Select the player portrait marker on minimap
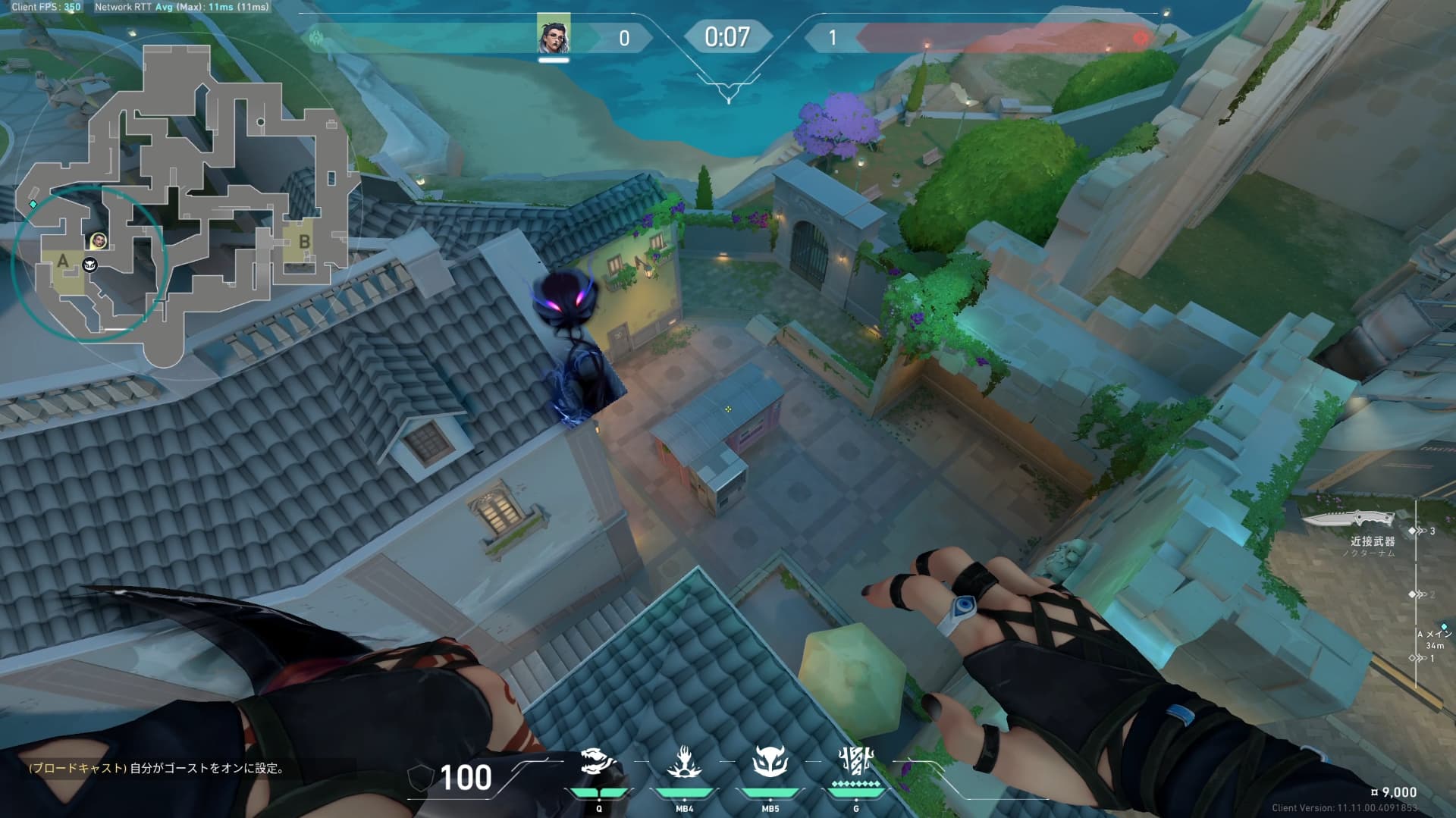1456x818 pixels. [x=99, y=241]
